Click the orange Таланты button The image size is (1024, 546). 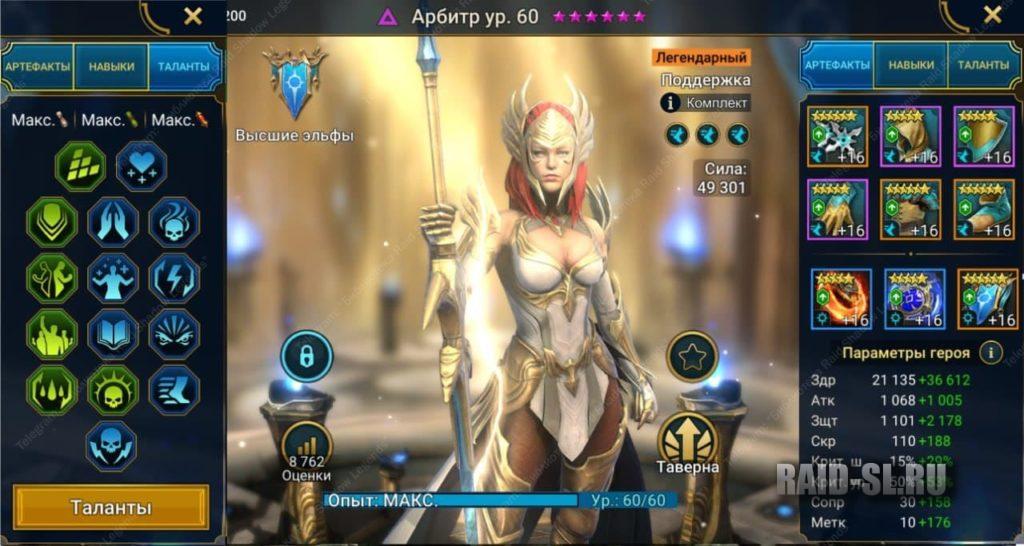pyautogui.click(x=111, y=507)
